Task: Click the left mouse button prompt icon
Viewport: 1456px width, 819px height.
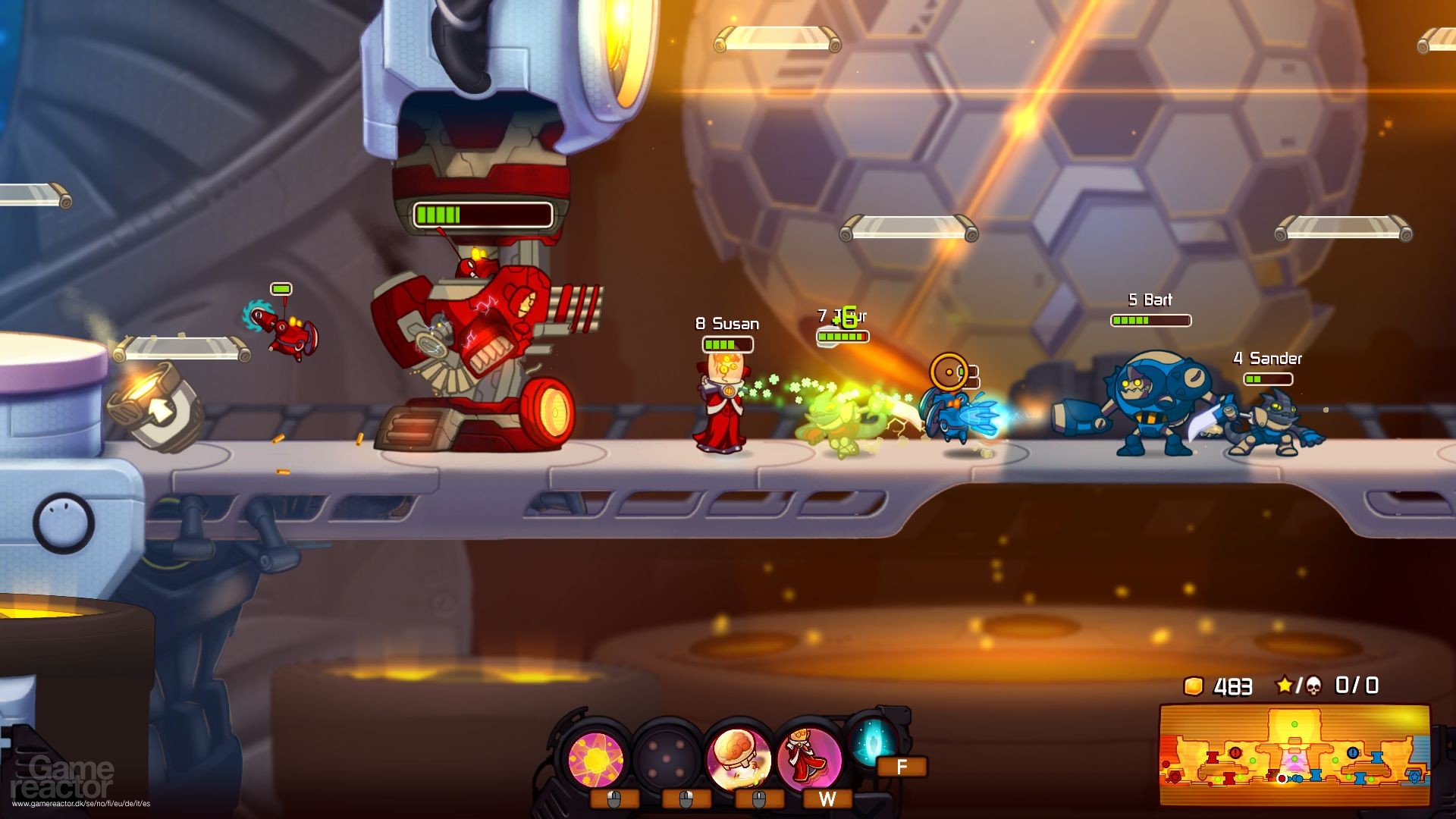Action: click(x=614, y=800)
